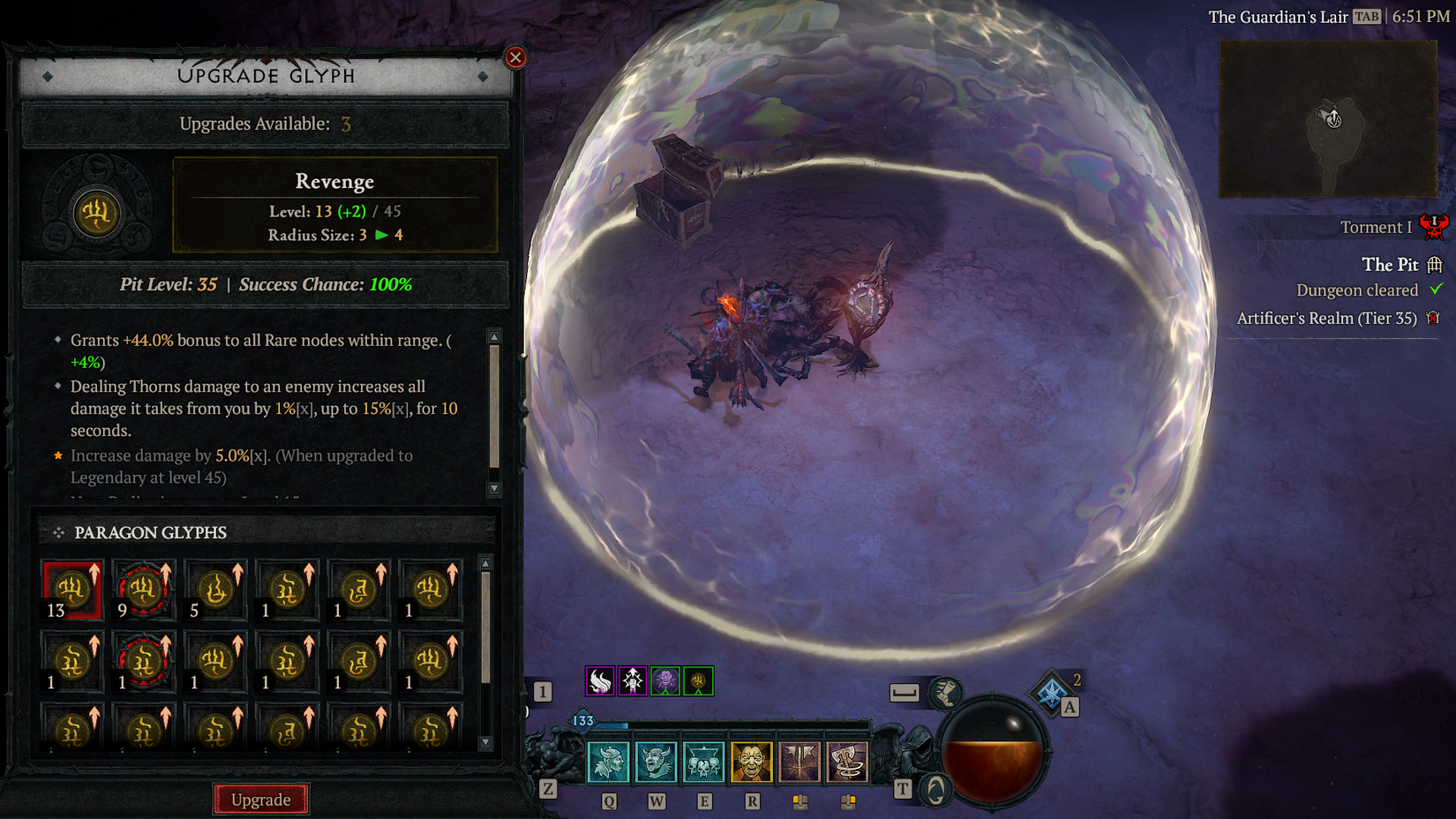
Task: Click the golden ultimate skill on R slot
Action: tap(750, 761)
